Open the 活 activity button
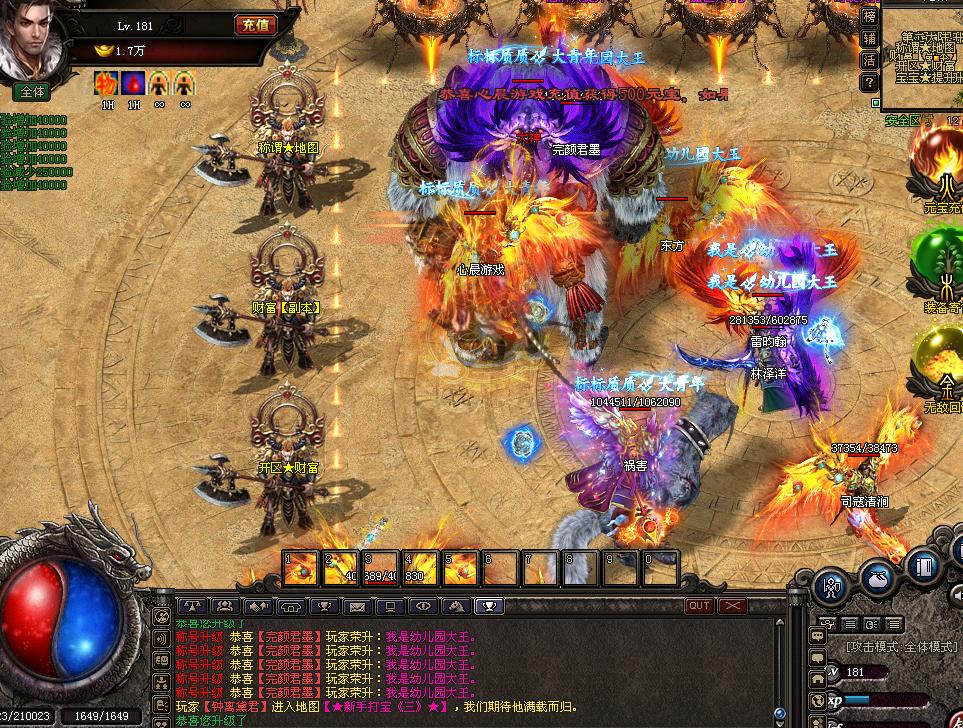Screen dimensions: 963x728 coord(869,60)
